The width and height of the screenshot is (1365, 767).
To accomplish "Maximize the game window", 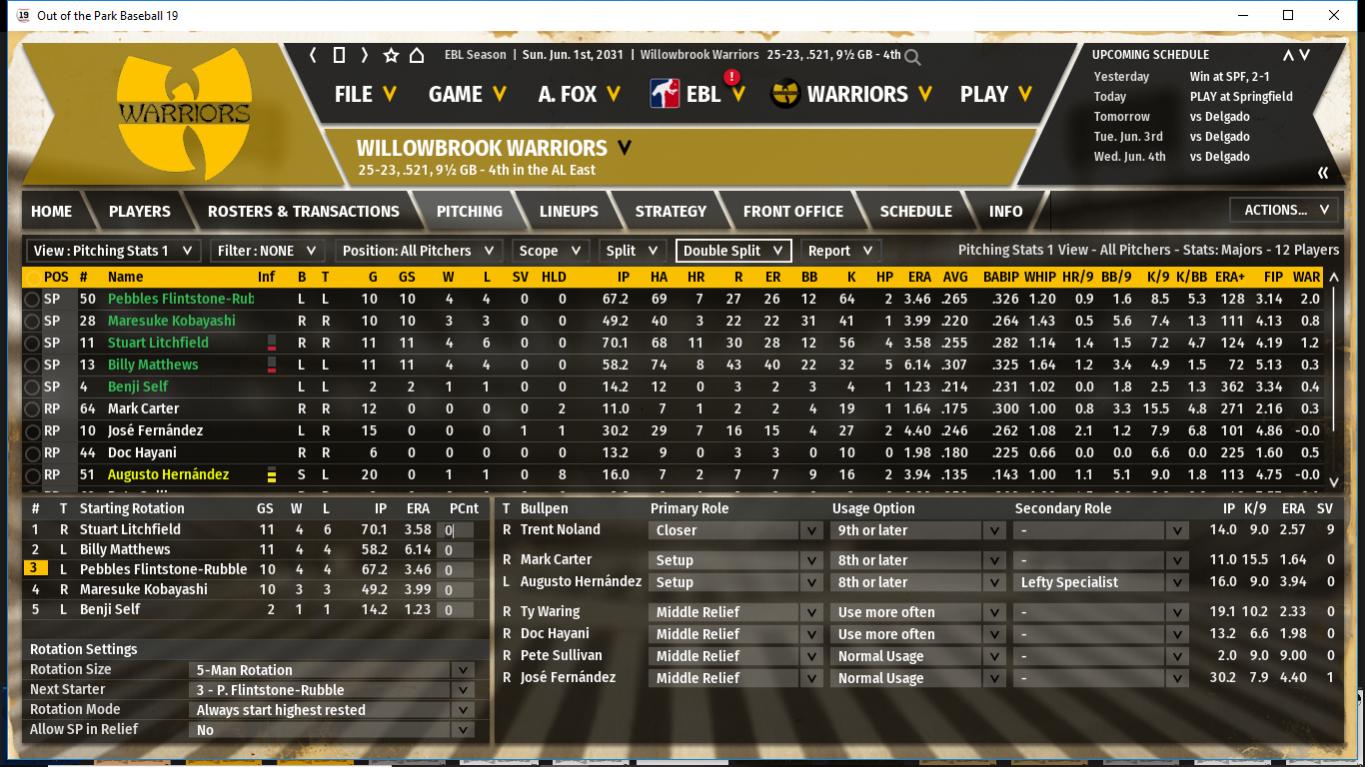I will (1288, 15).
